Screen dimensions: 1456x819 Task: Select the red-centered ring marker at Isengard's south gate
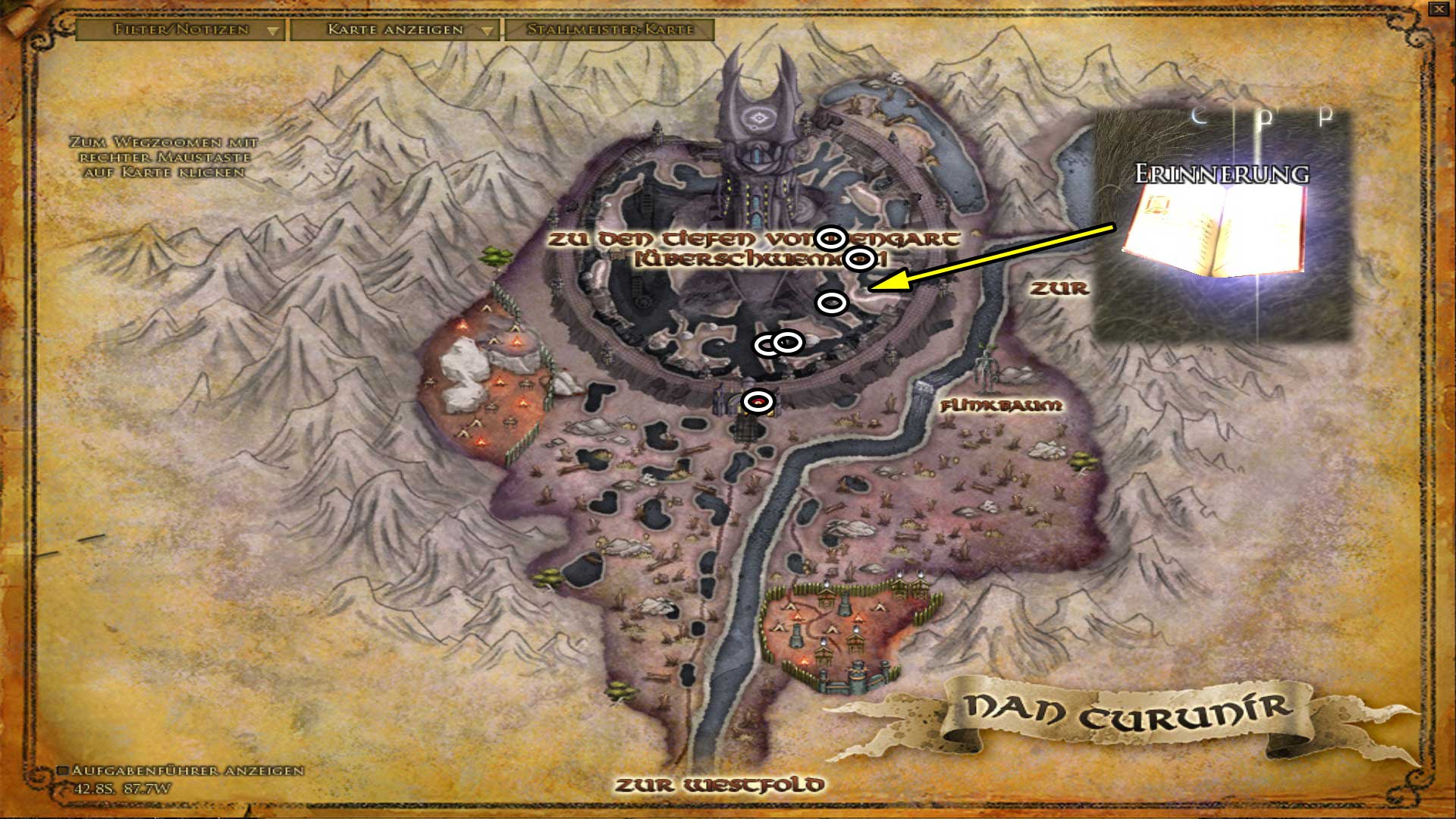(x=758, y=402)
